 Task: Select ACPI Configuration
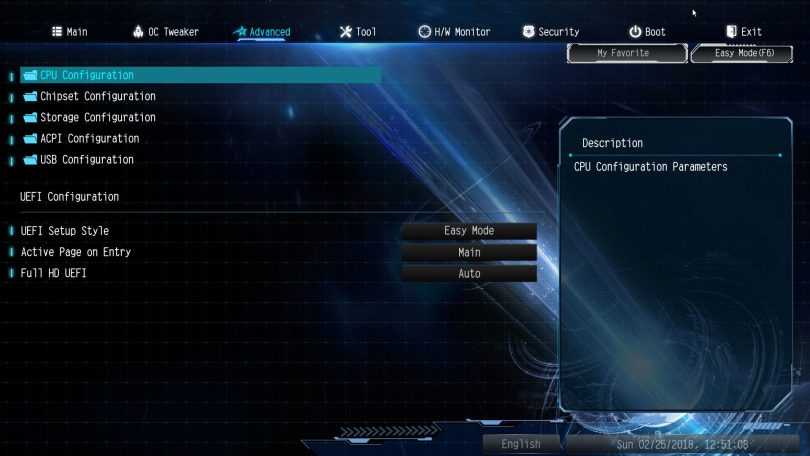[x=89, y=138]
